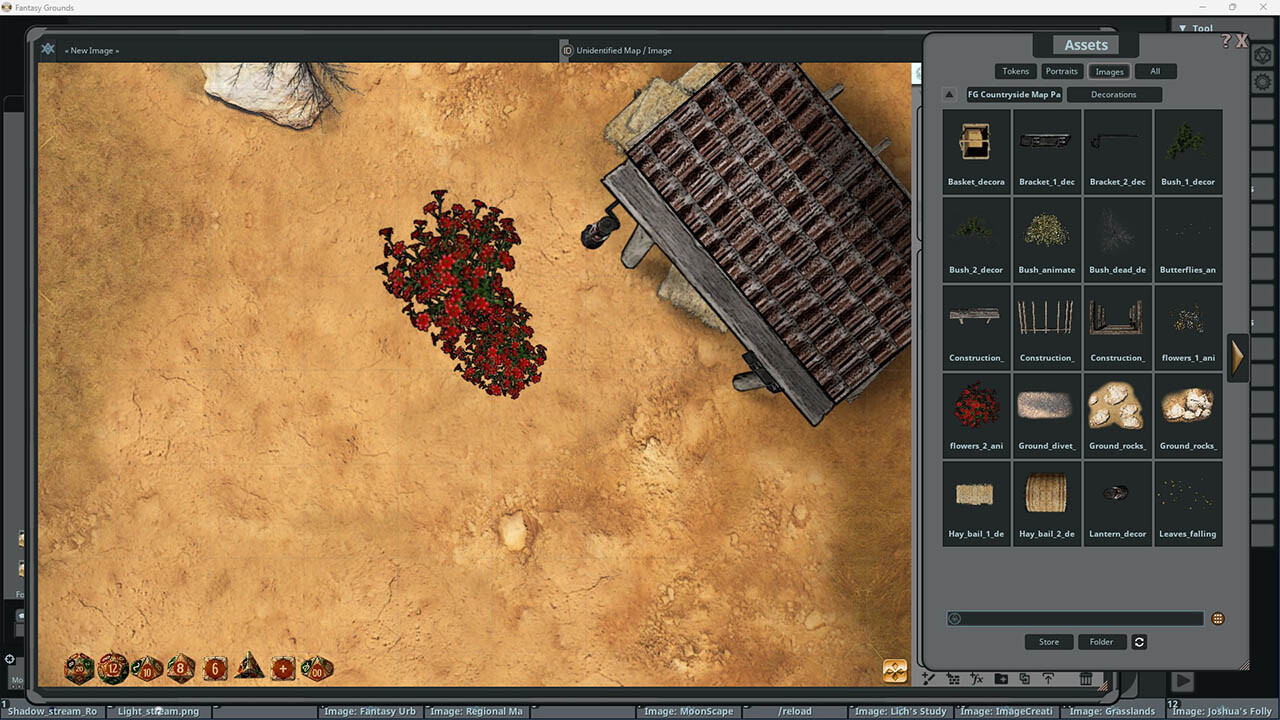Choose the flowers_2 red flower asset
The image size is (1280, 720).
[x=976, y=414]
